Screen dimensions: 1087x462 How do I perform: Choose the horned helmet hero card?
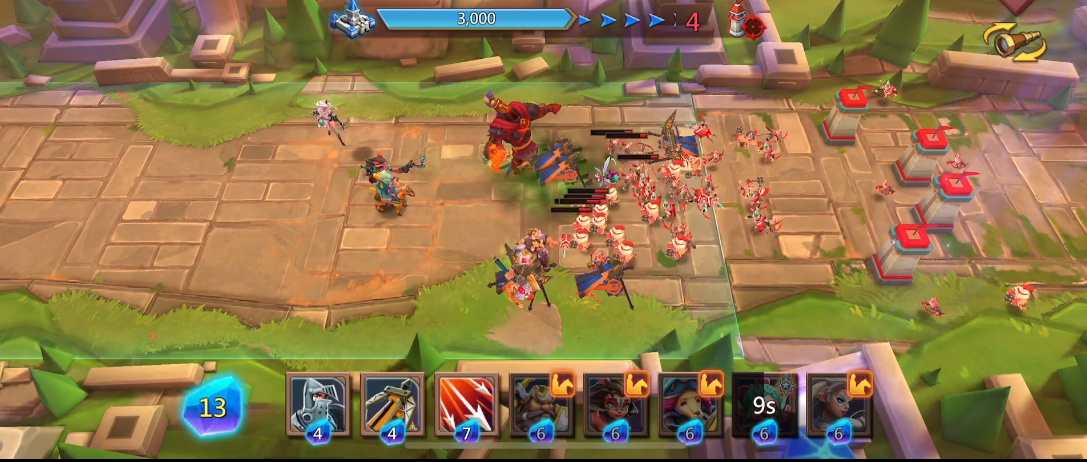pos(541,405)
